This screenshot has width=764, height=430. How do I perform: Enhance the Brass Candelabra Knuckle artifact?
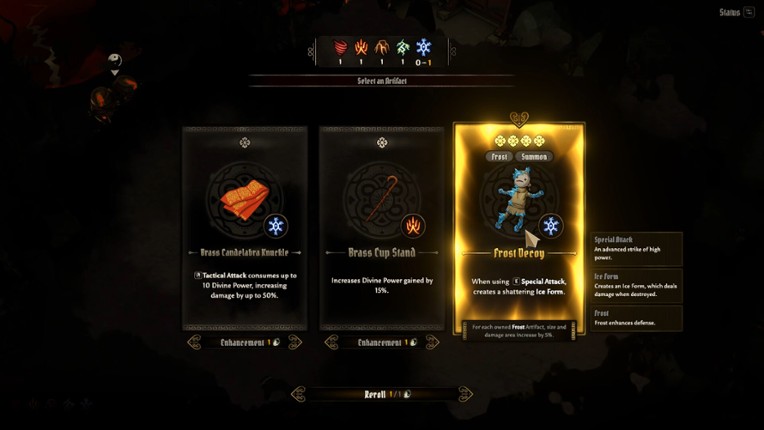click(x=245, y=342)
